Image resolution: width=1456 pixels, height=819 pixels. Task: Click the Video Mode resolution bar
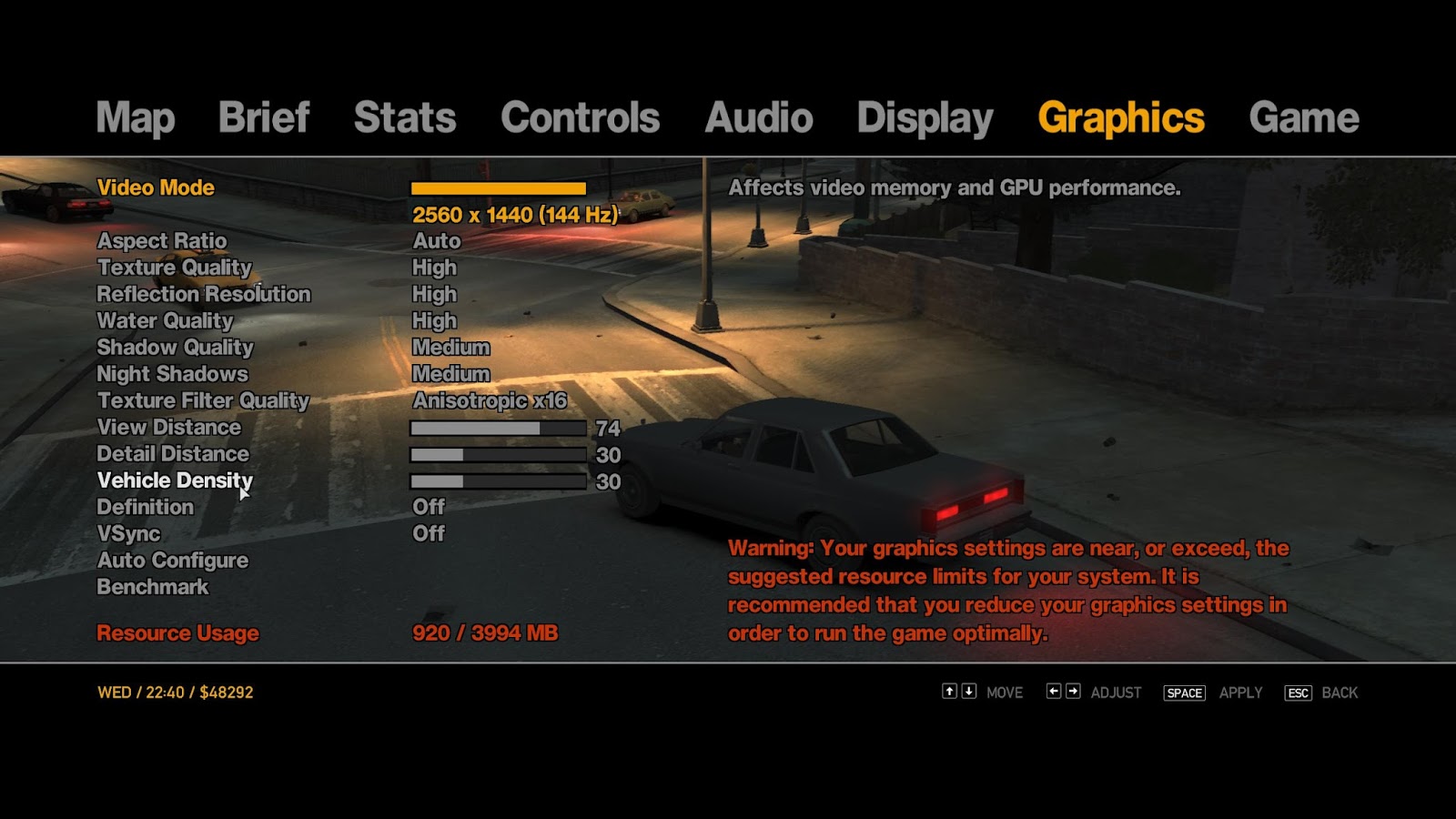499,187
